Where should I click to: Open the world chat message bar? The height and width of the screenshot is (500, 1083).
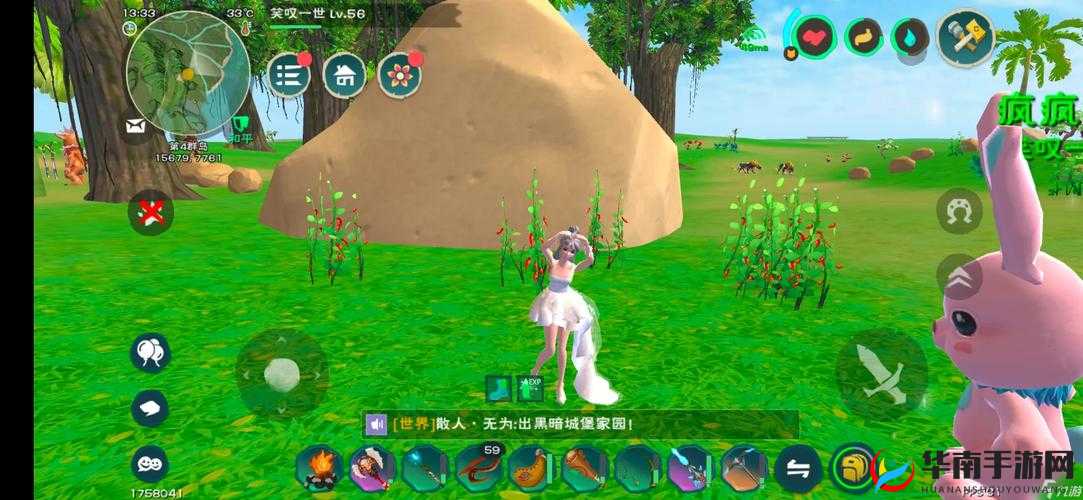(580, 424)
